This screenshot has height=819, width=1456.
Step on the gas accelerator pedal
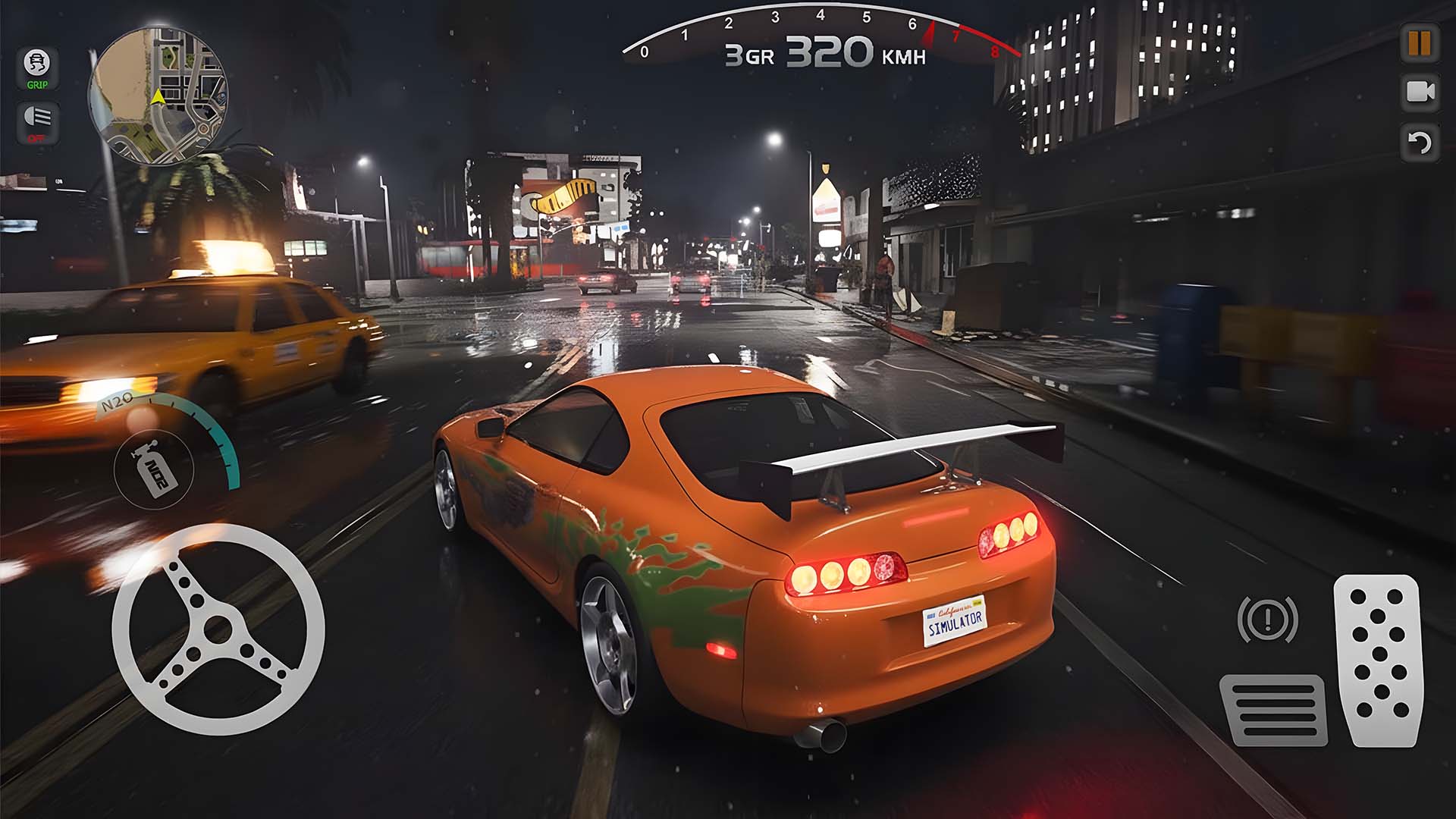pos(1378,660)
